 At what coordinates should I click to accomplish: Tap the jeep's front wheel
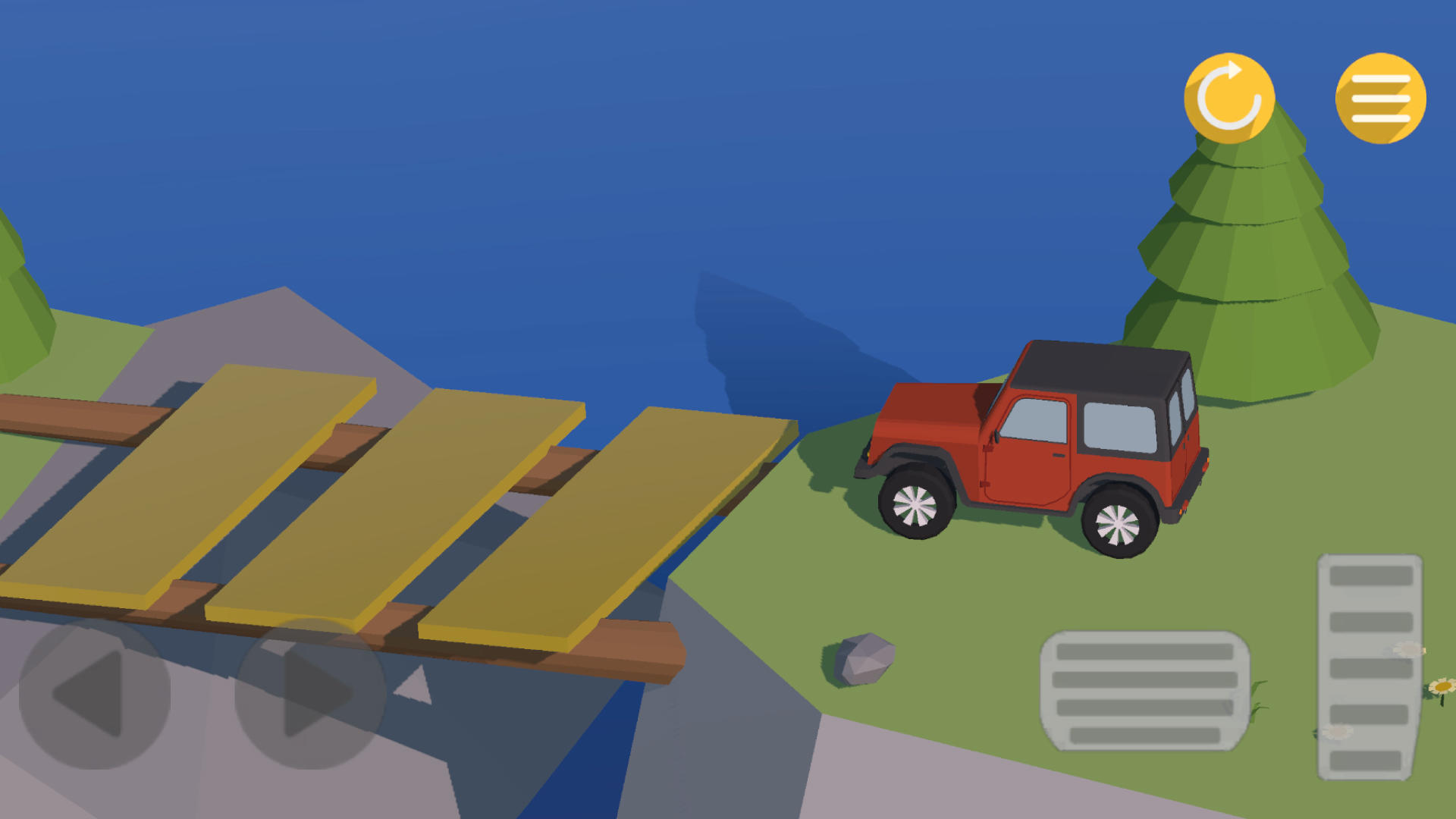pyautogui.click(x=917, y=502)
